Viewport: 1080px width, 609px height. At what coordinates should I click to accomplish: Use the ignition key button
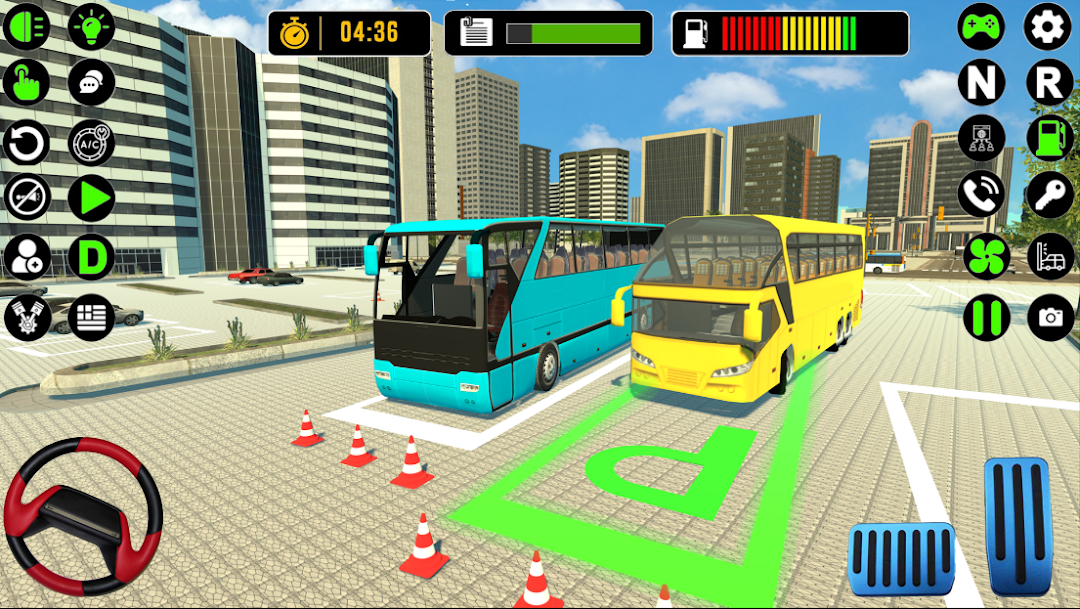click(1049, 194)
